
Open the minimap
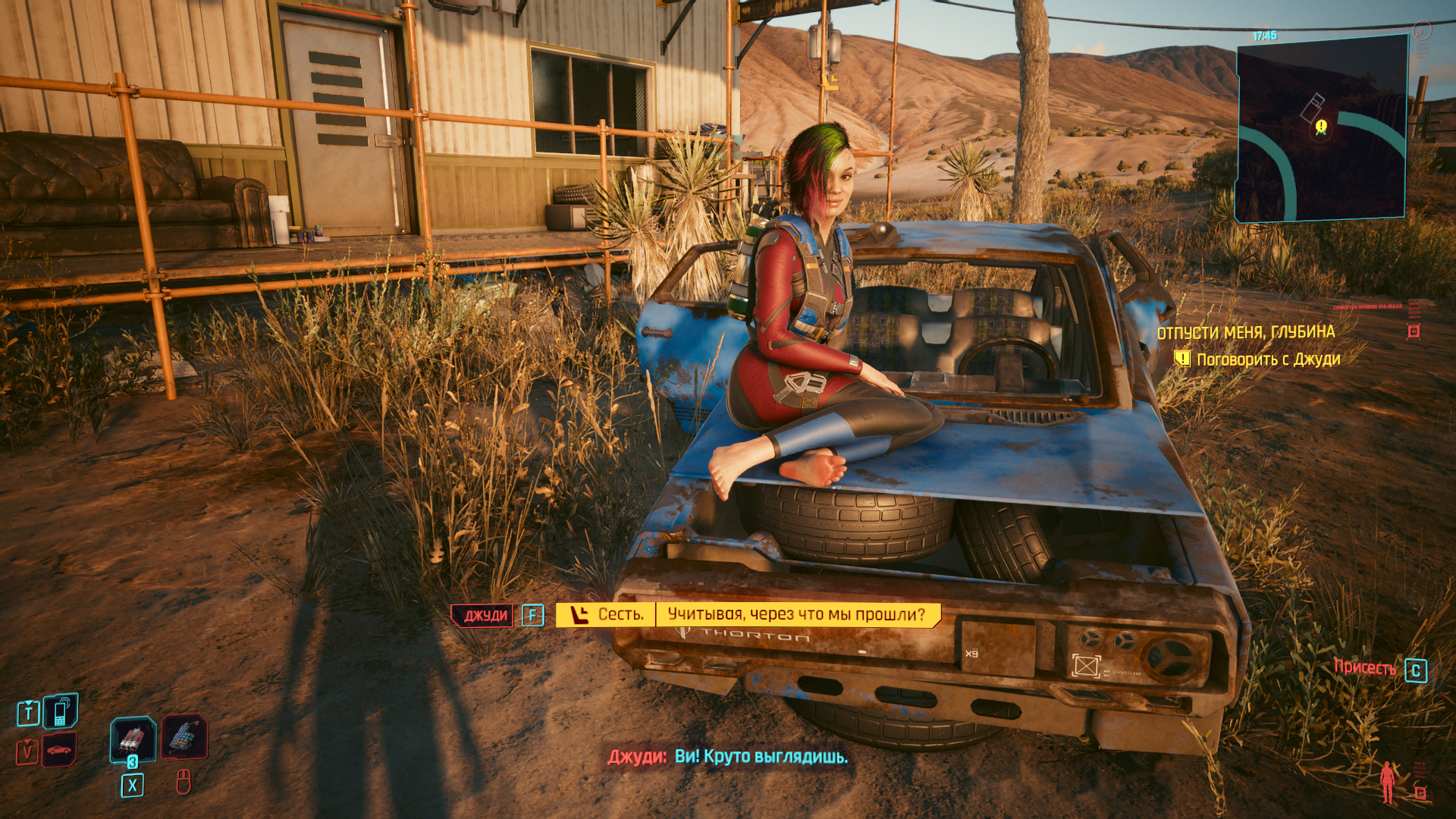click(1321, 127)
